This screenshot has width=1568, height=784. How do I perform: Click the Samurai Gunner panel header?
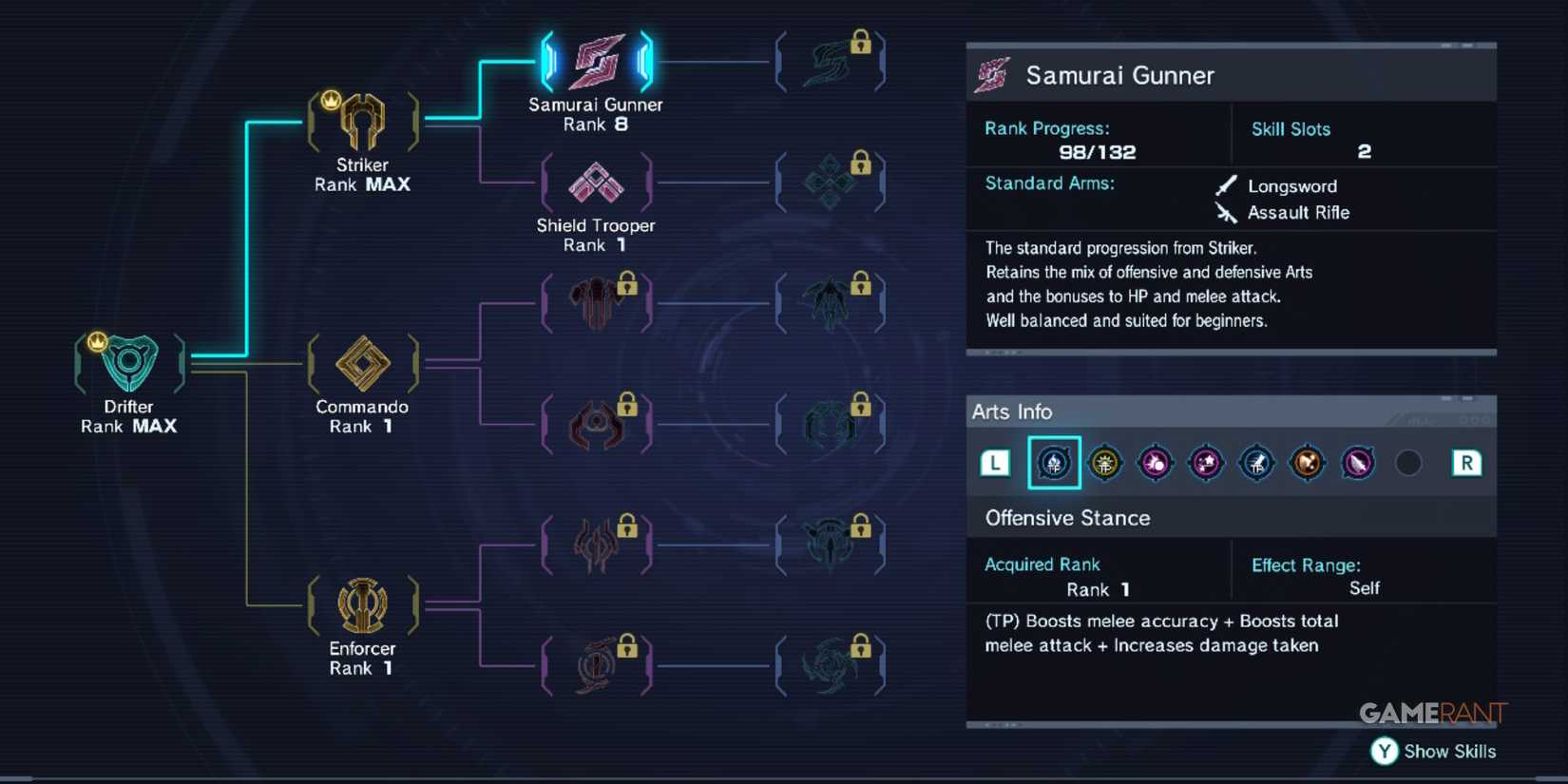point(1119,75)
